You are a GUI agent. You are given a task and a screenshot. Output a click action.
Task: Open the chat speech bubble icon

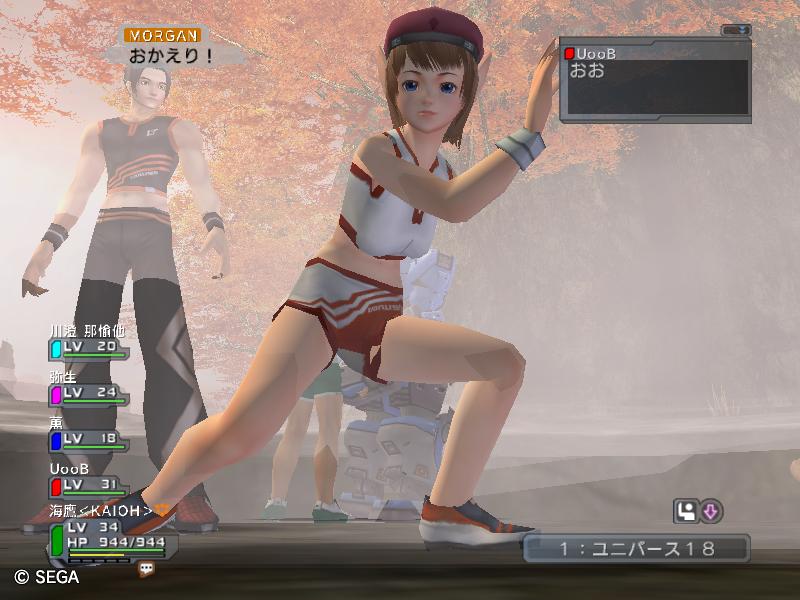click(147, 568)
